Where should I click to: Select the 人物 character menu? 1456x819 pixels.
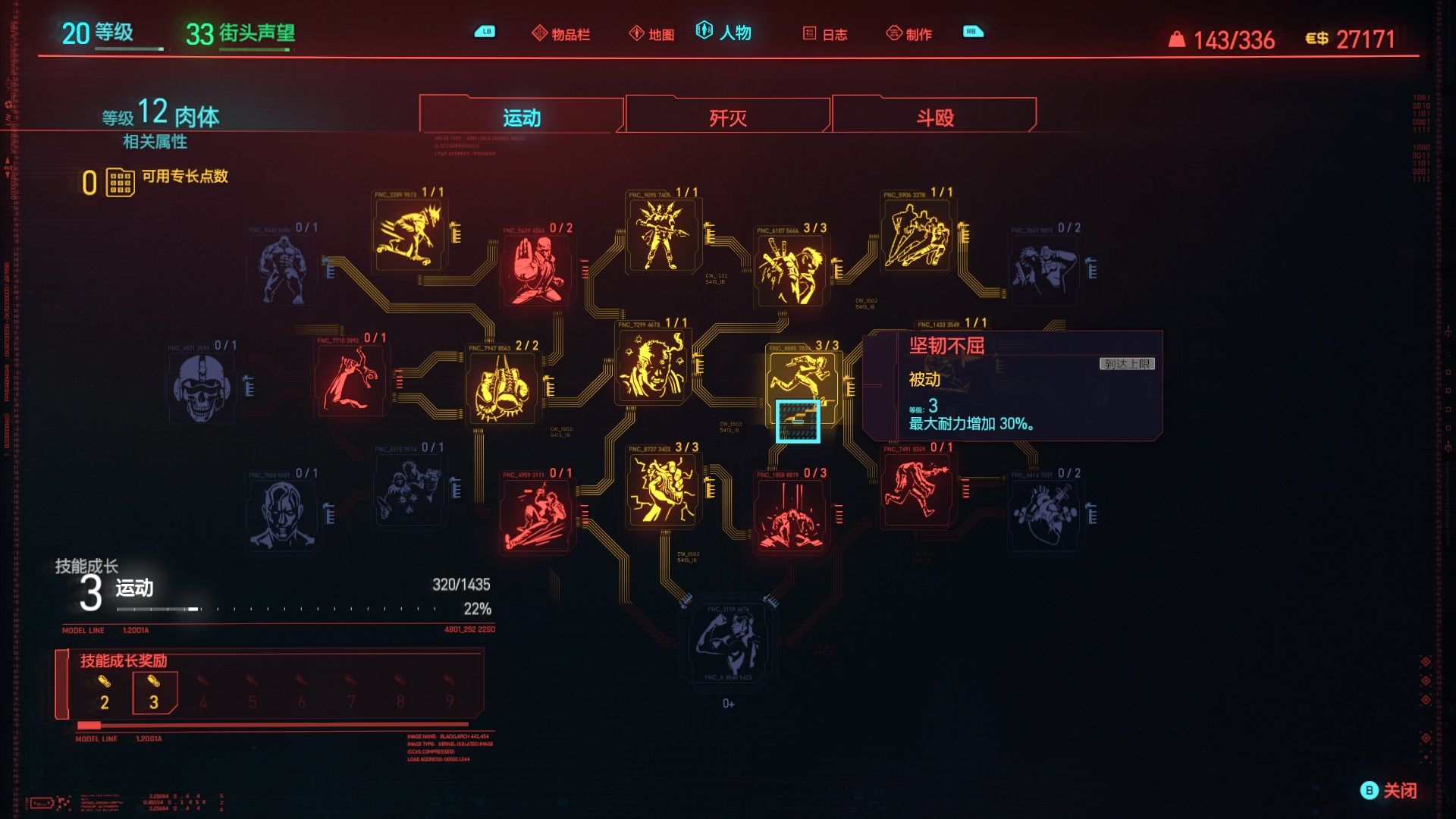coord(724,33)
